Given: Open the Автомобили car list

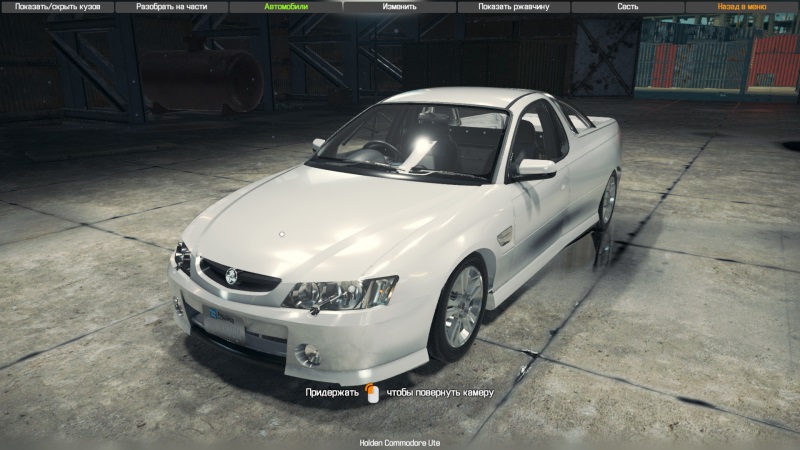Looking at the screenshot, I should [x=286, y=6].
